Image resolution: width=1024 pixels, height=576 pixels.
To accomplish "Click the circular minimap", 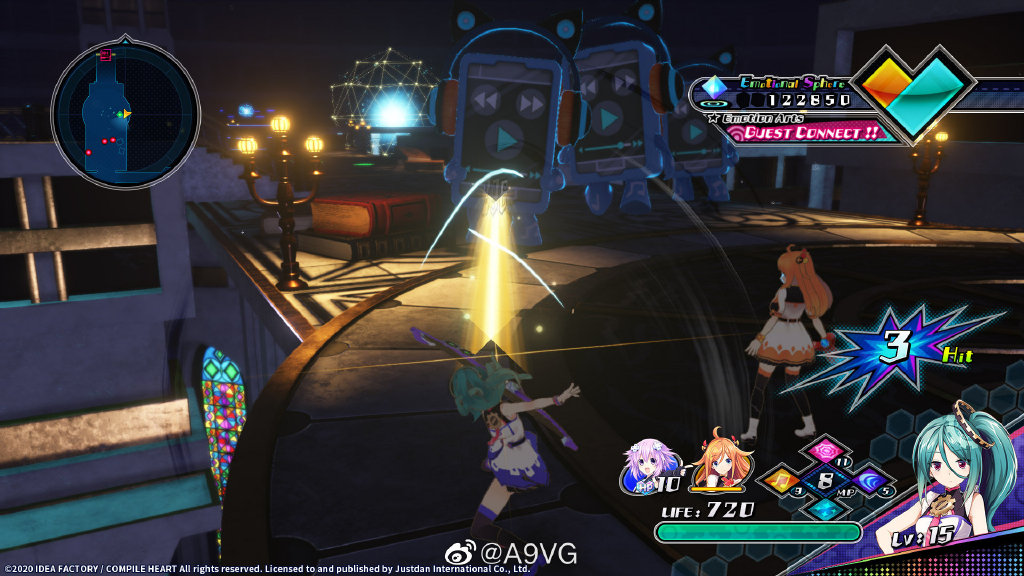I will [125, 113].
